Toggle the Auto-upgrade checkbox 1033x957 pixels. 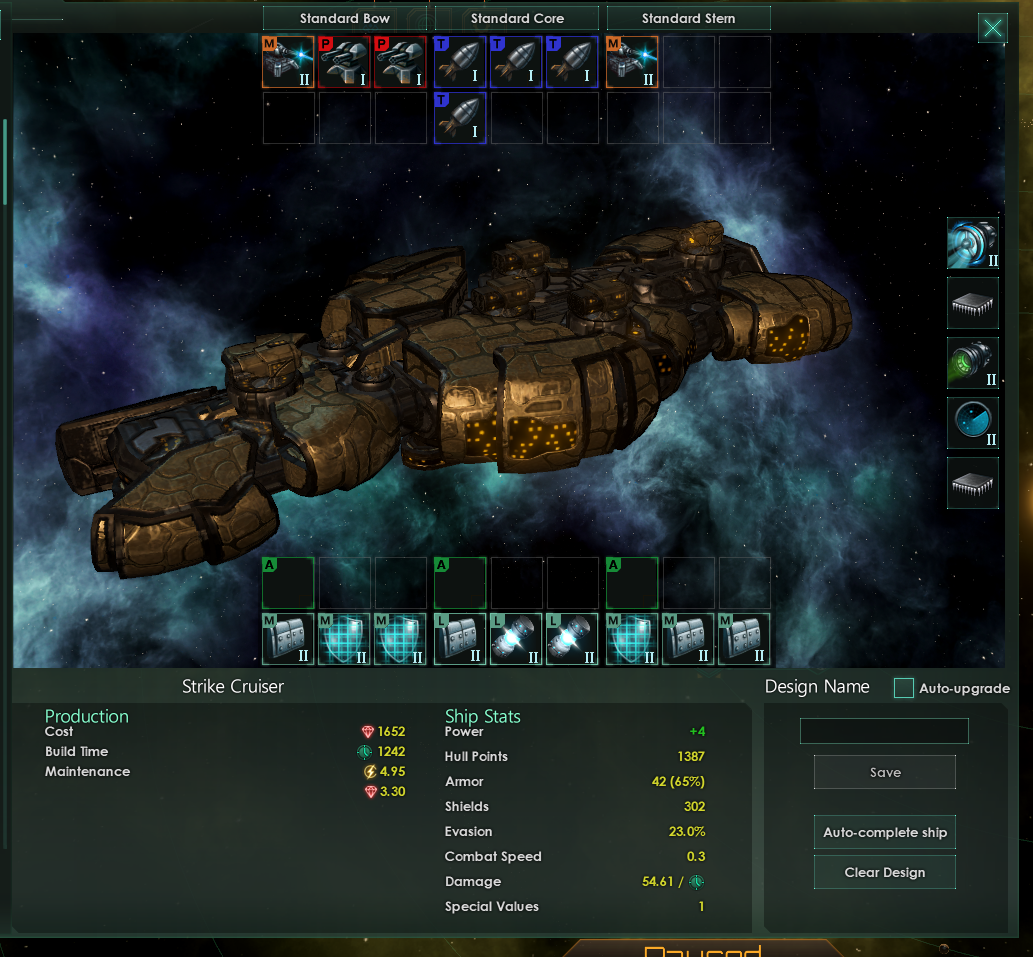(x=904, y=688)
